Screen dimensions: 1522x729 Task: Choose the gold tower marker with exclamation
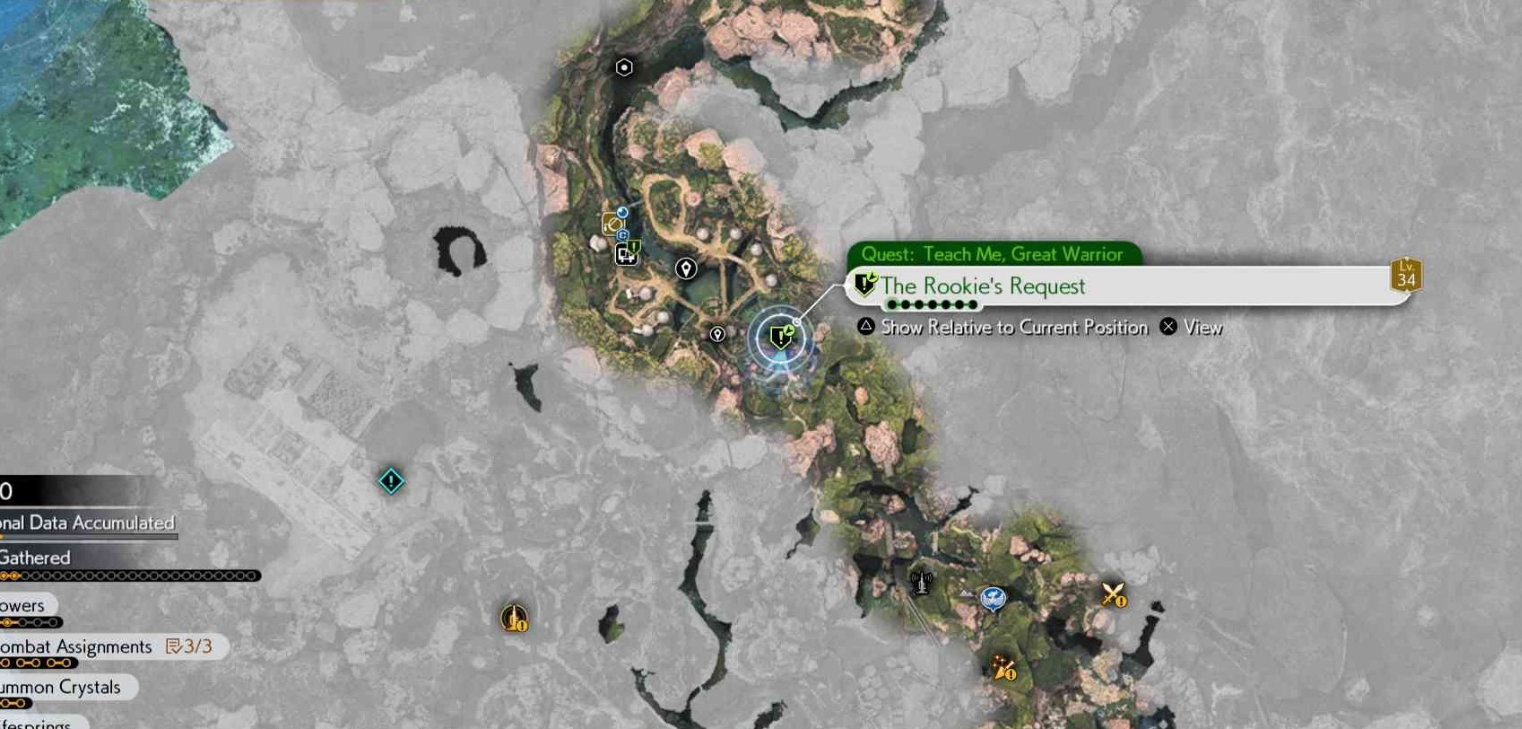514,617
